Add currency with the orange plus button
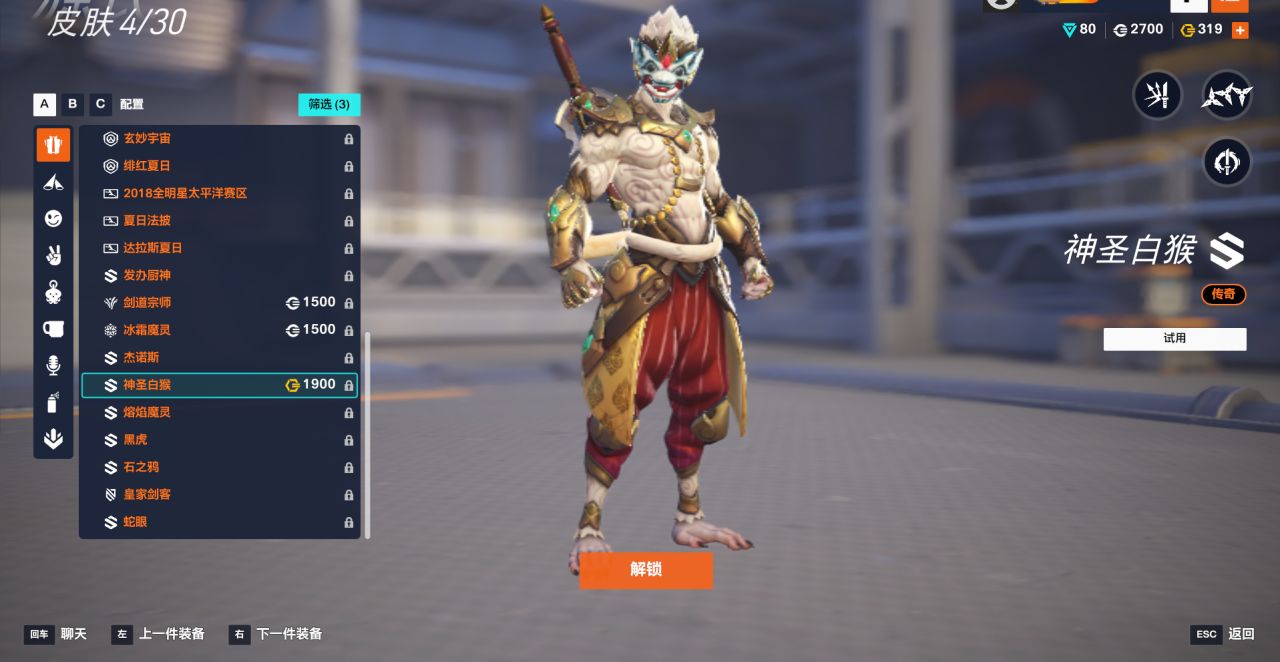 (1240, 30)
